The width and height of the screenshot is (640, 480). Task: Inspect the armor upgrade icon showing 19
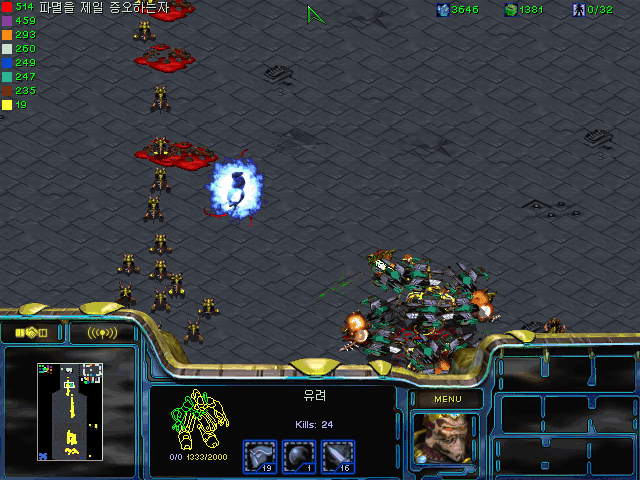point(259,456)
